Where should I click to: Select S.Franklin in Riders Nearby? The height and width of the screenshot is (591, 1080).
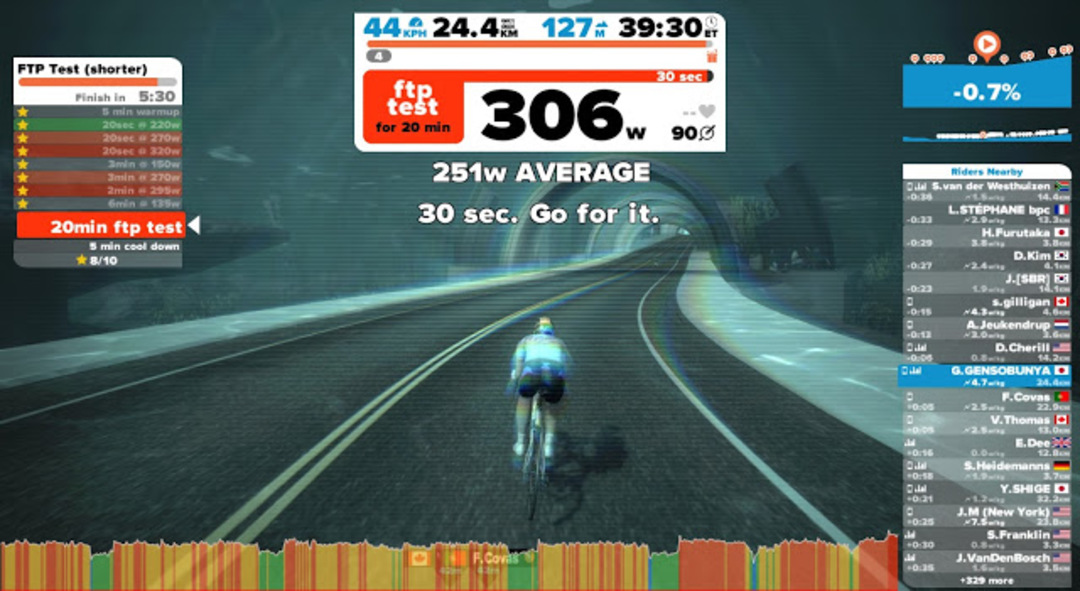click(986, 539)
